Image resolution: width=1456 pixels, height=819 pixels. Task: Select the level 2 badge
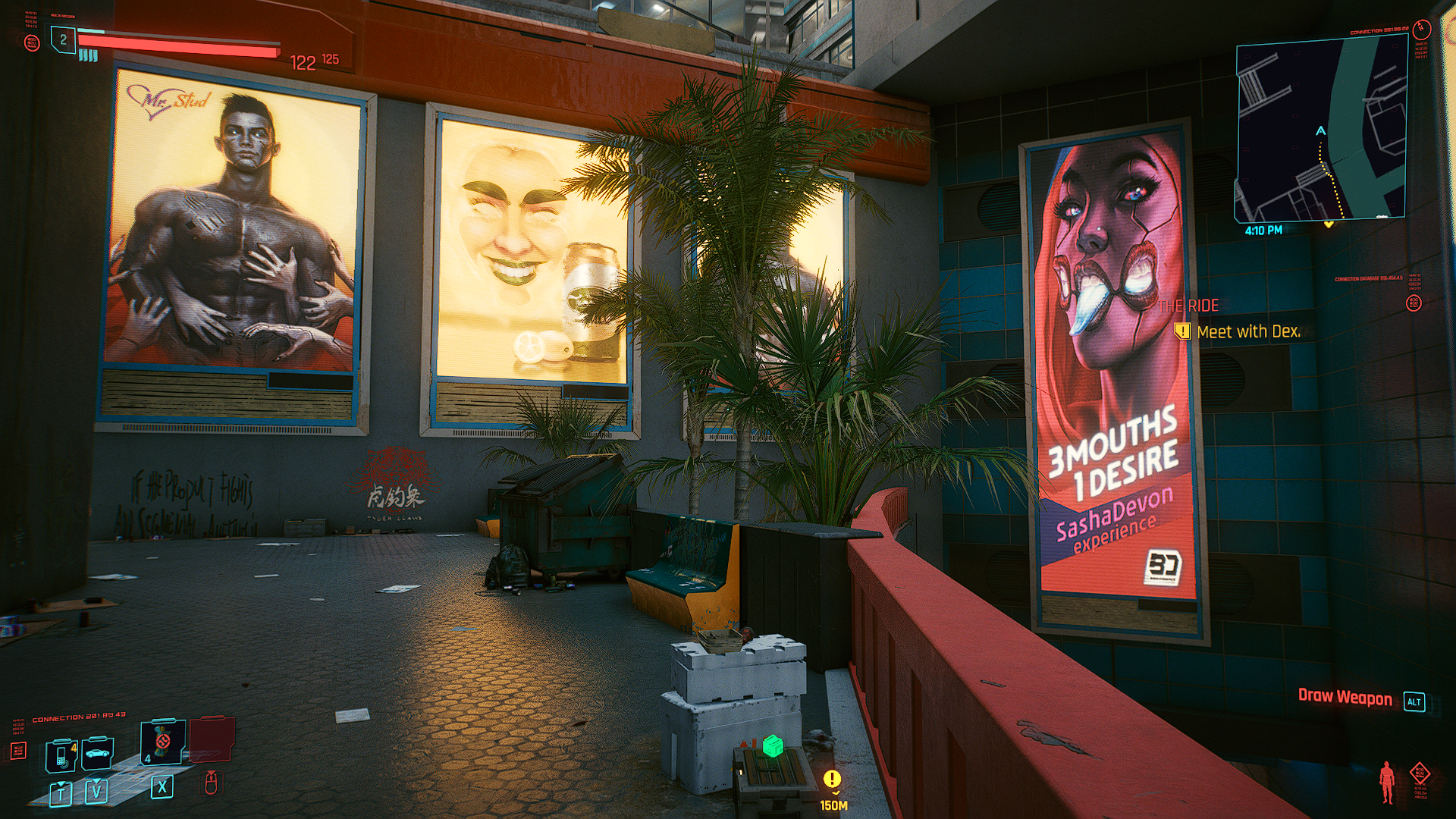click(x=64, y=39)
